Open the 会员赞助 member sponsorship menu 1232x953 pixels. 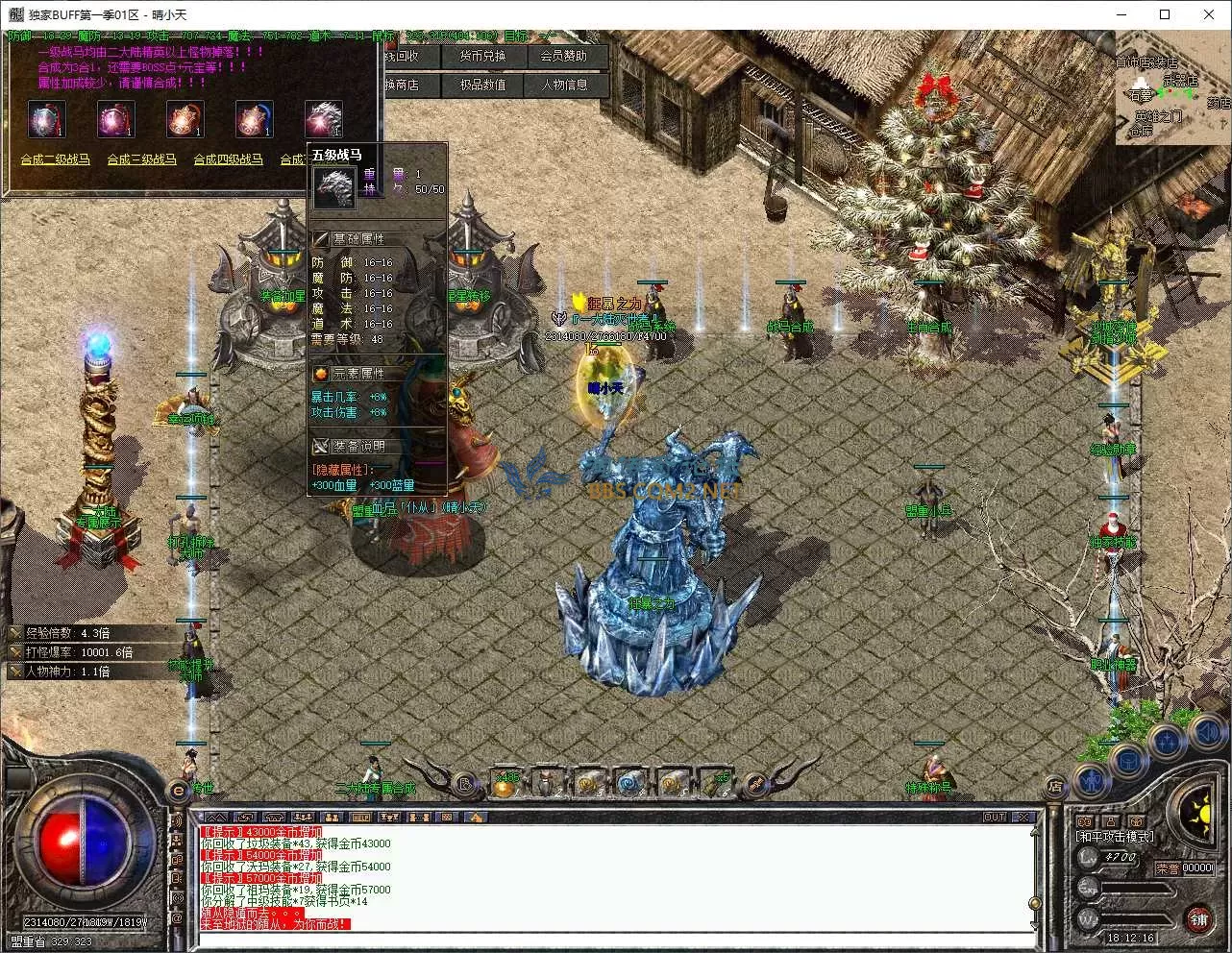563,57
